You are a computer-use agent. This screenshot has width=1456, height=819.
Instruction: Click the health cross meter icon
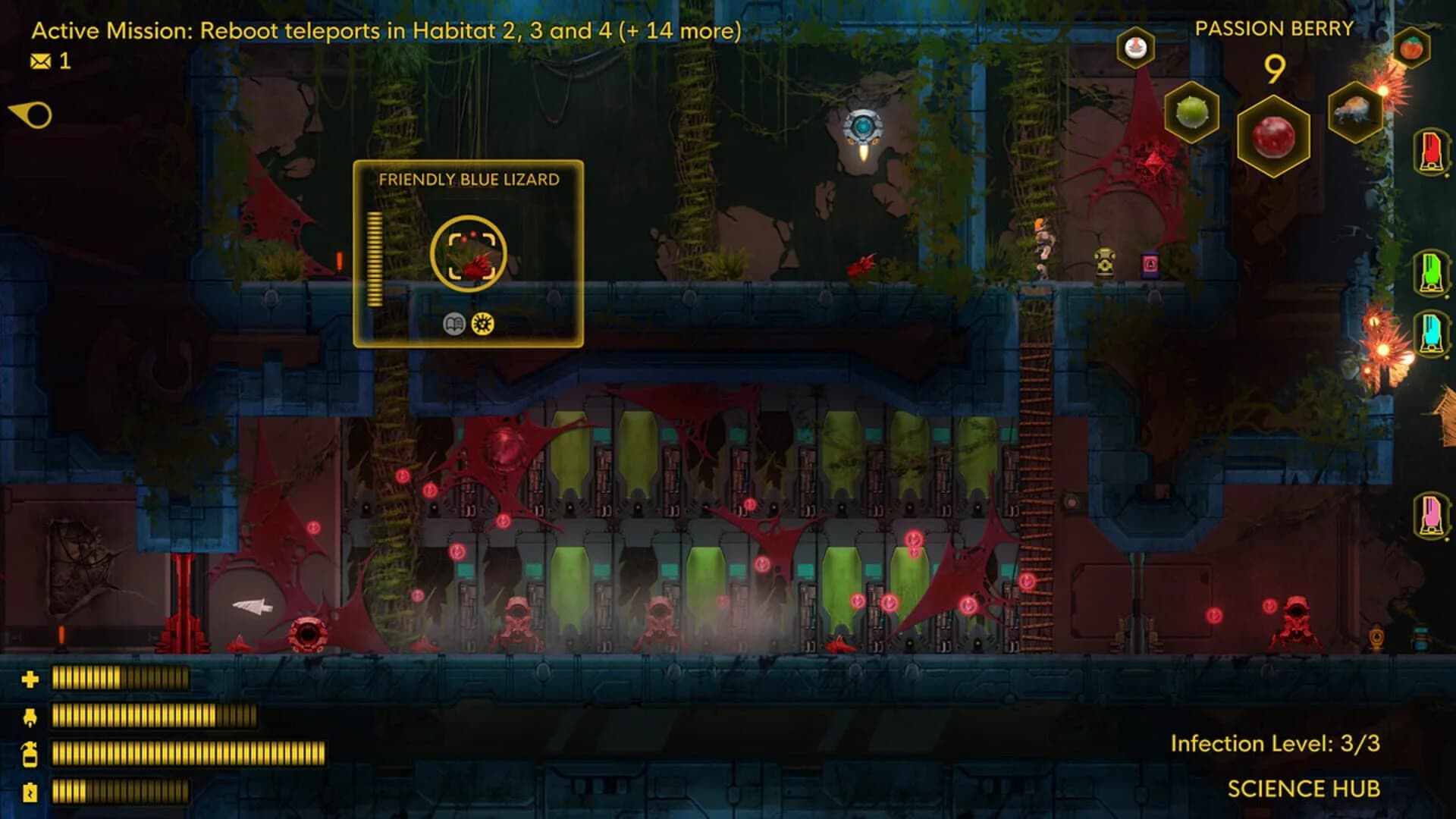click(29, 680)
